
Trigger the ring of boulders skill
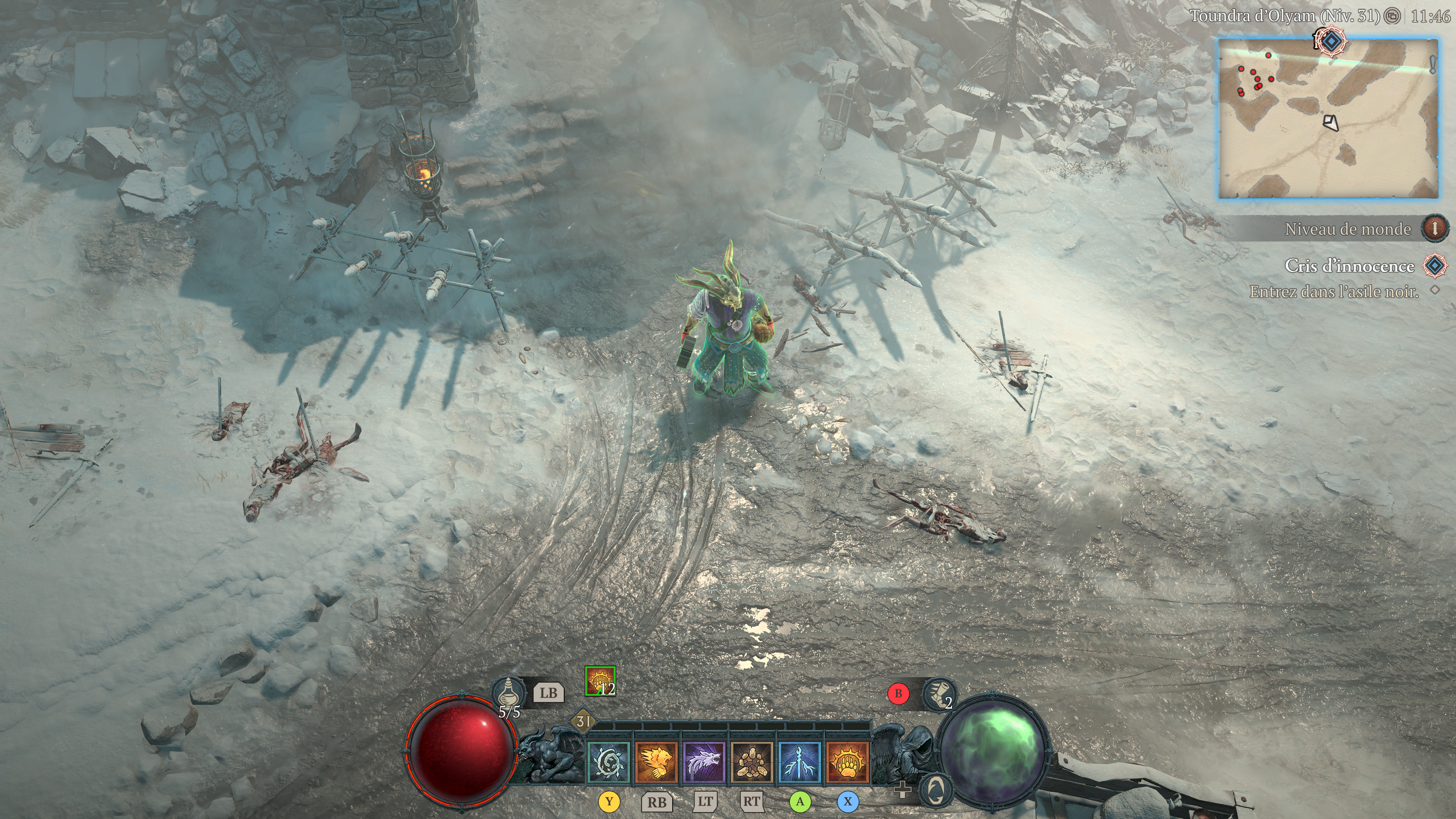[752, 763]
